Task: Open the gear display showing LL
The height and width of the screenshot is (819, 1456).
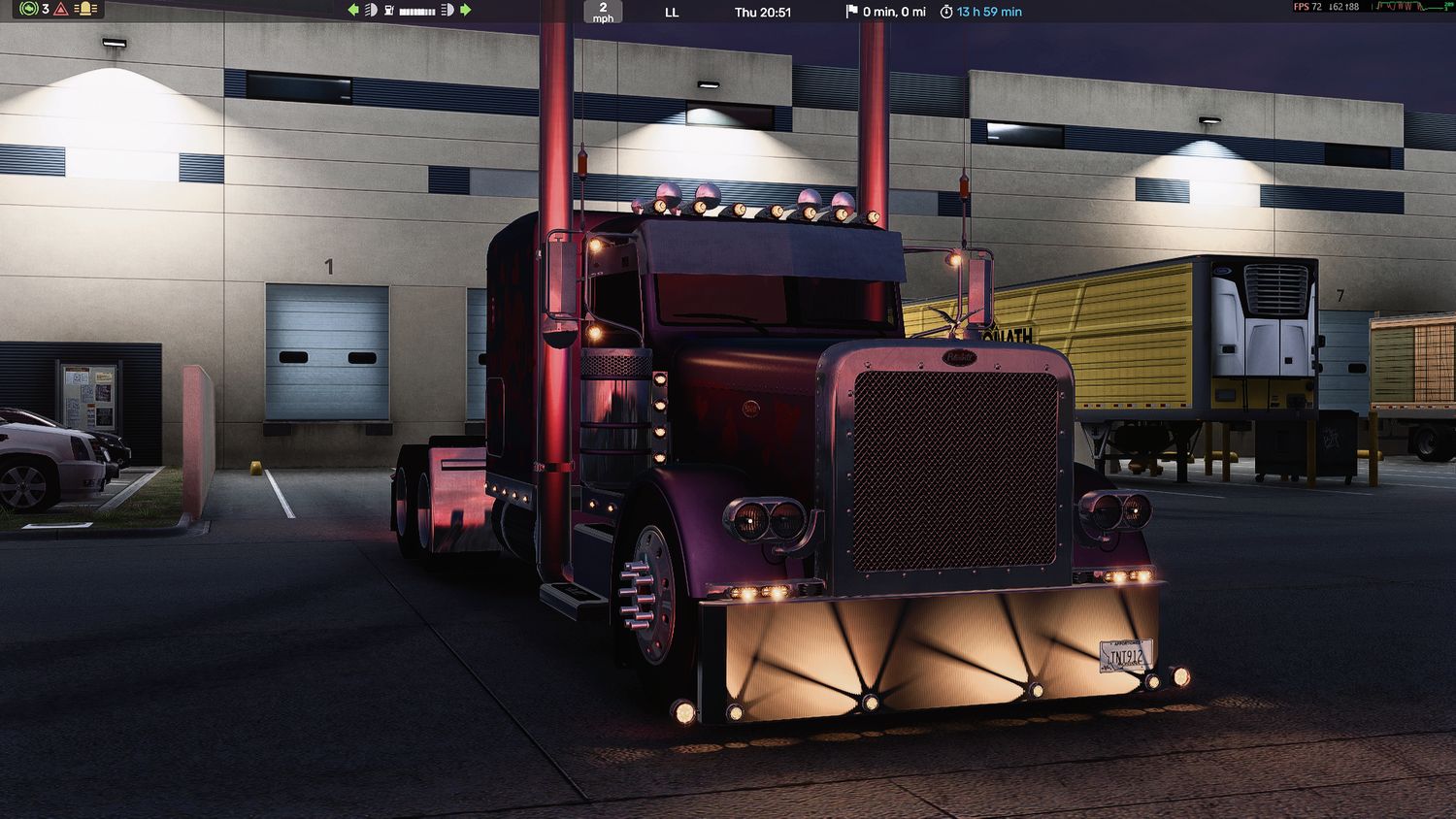Action: 670,12
